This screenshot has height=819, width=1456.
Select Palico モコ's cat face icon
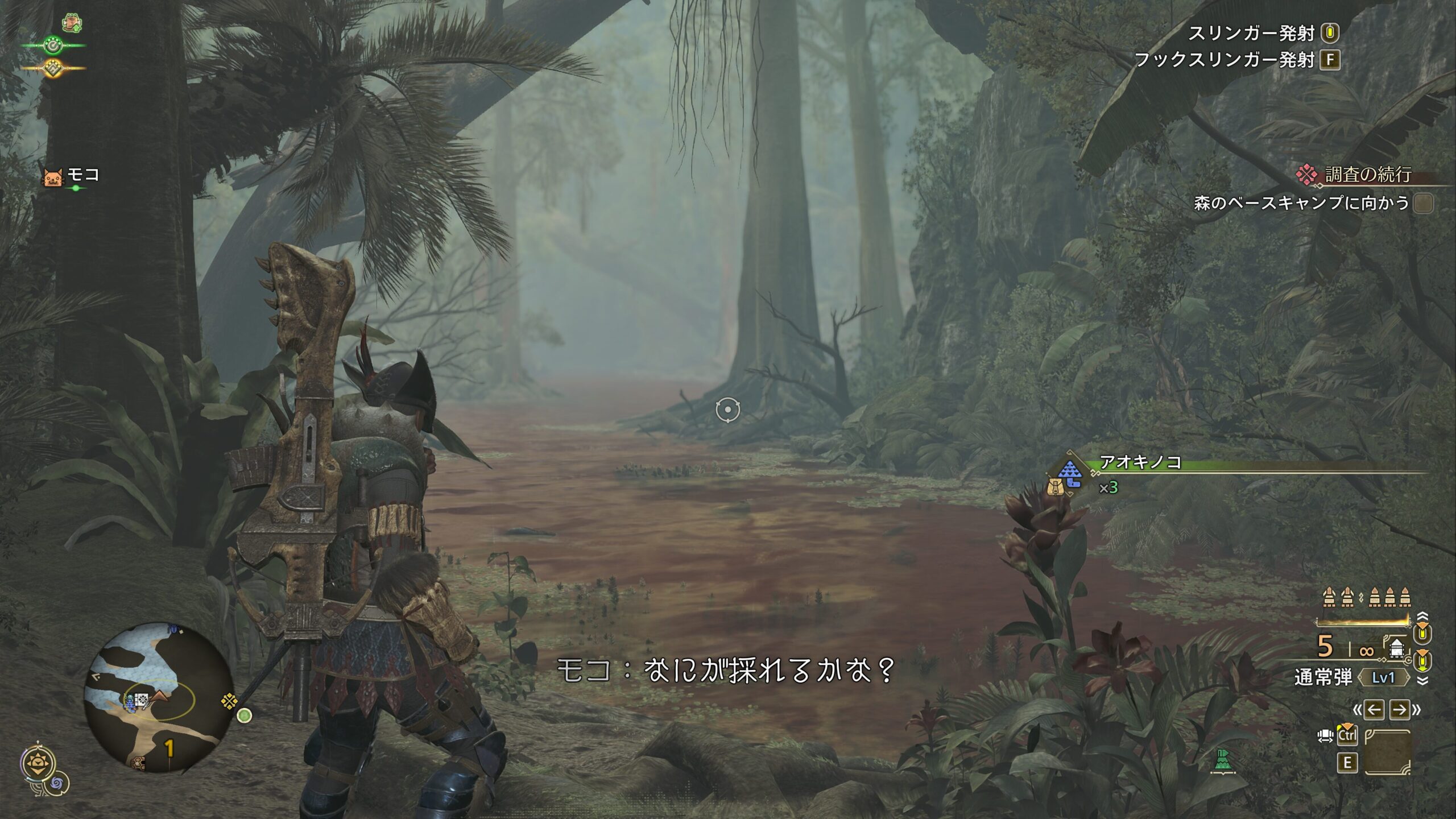[x=52, y=177]
